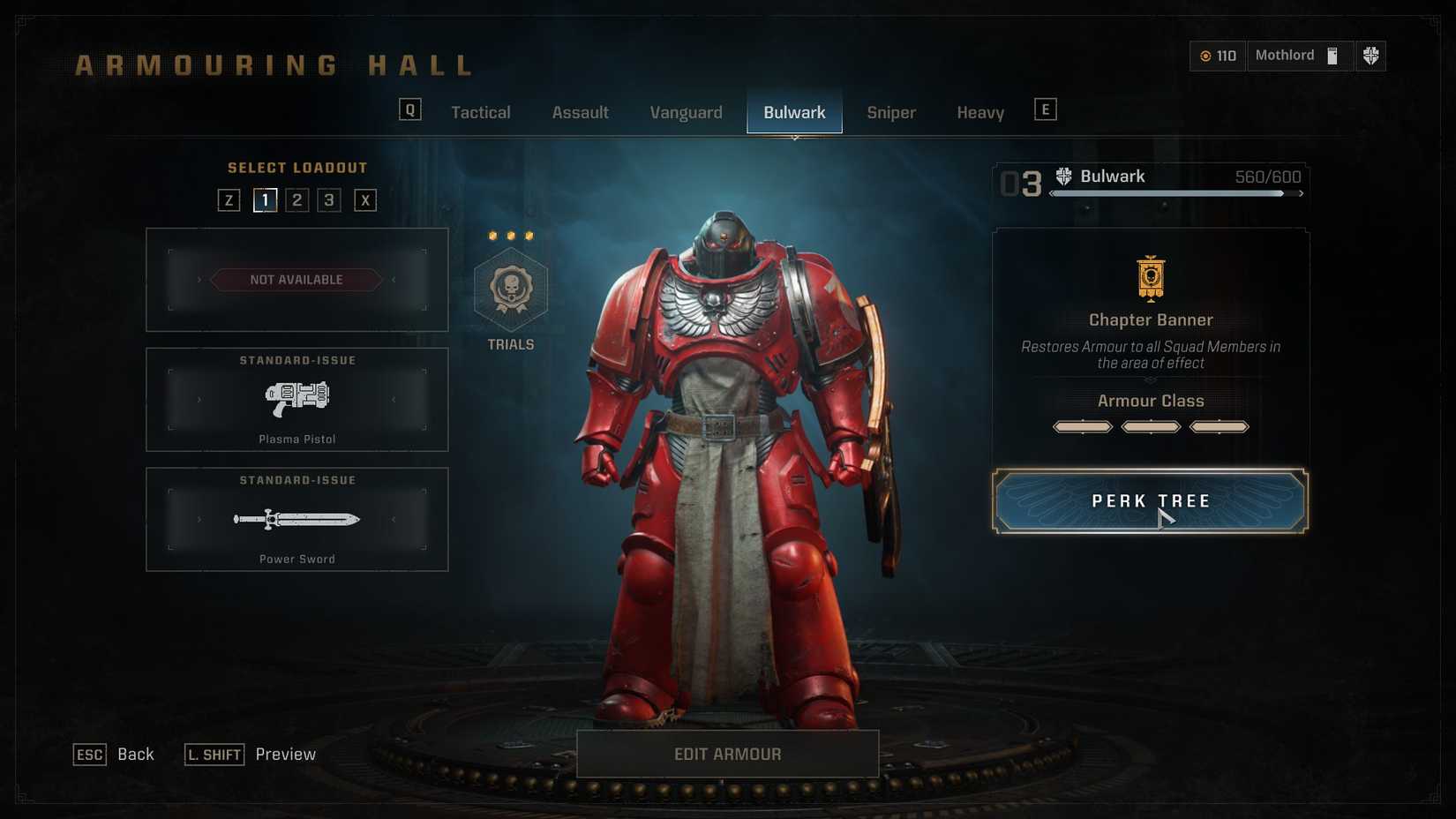Open the chapter emblem icon top right
The height and width of the screenshot is (819, 1456).
(x=1370, y=56)
